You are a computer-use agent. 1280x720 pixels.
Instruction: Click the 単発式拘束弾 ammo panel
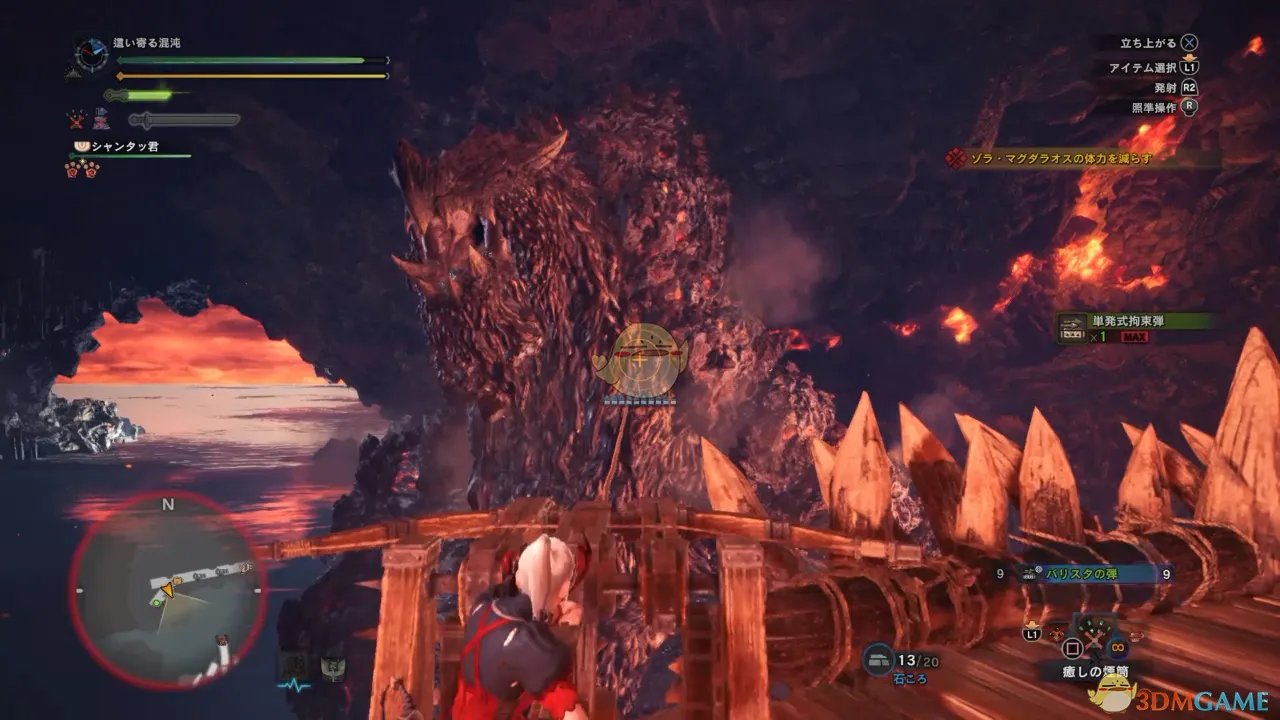1137,328
